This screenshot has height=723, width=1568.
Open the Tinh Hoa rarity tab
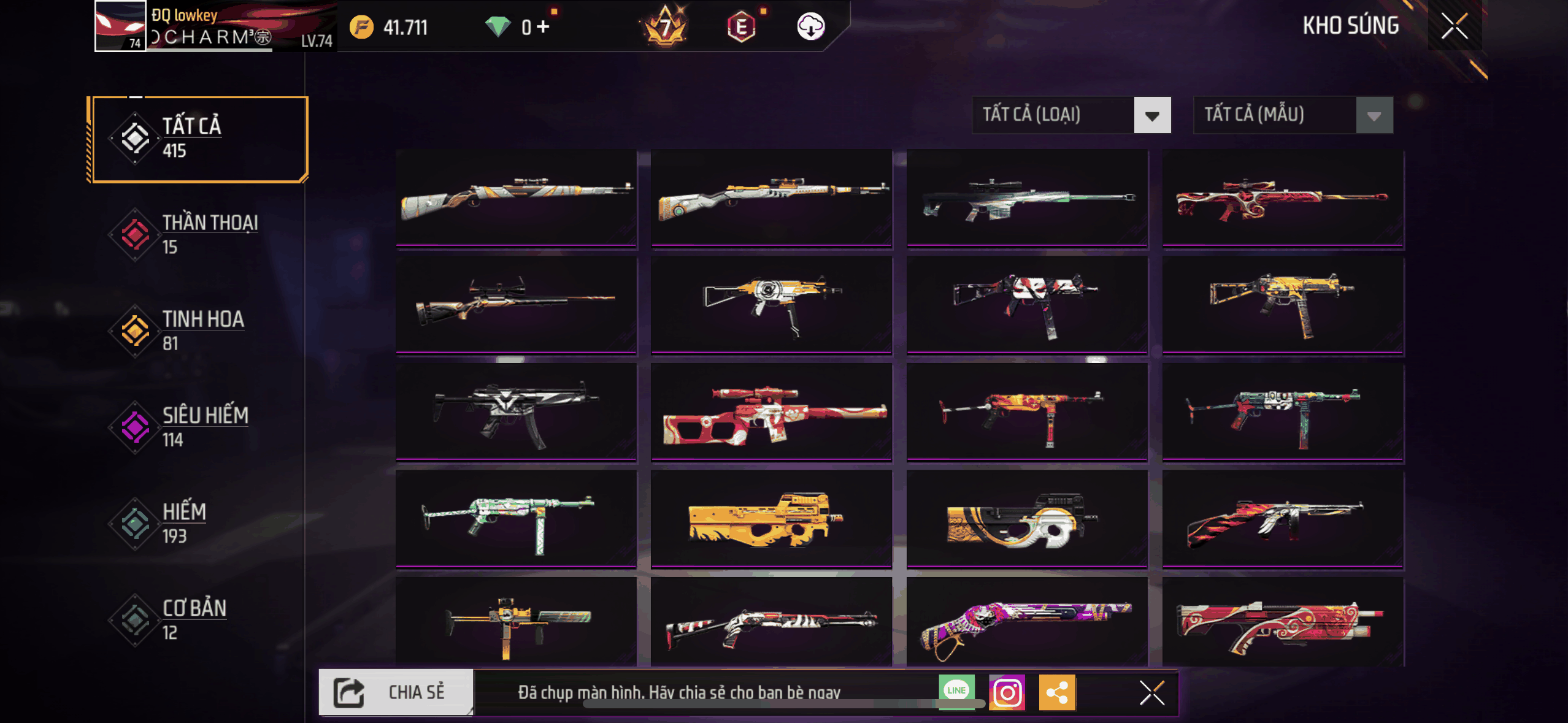pyautogui.click(x=199, y=331)
